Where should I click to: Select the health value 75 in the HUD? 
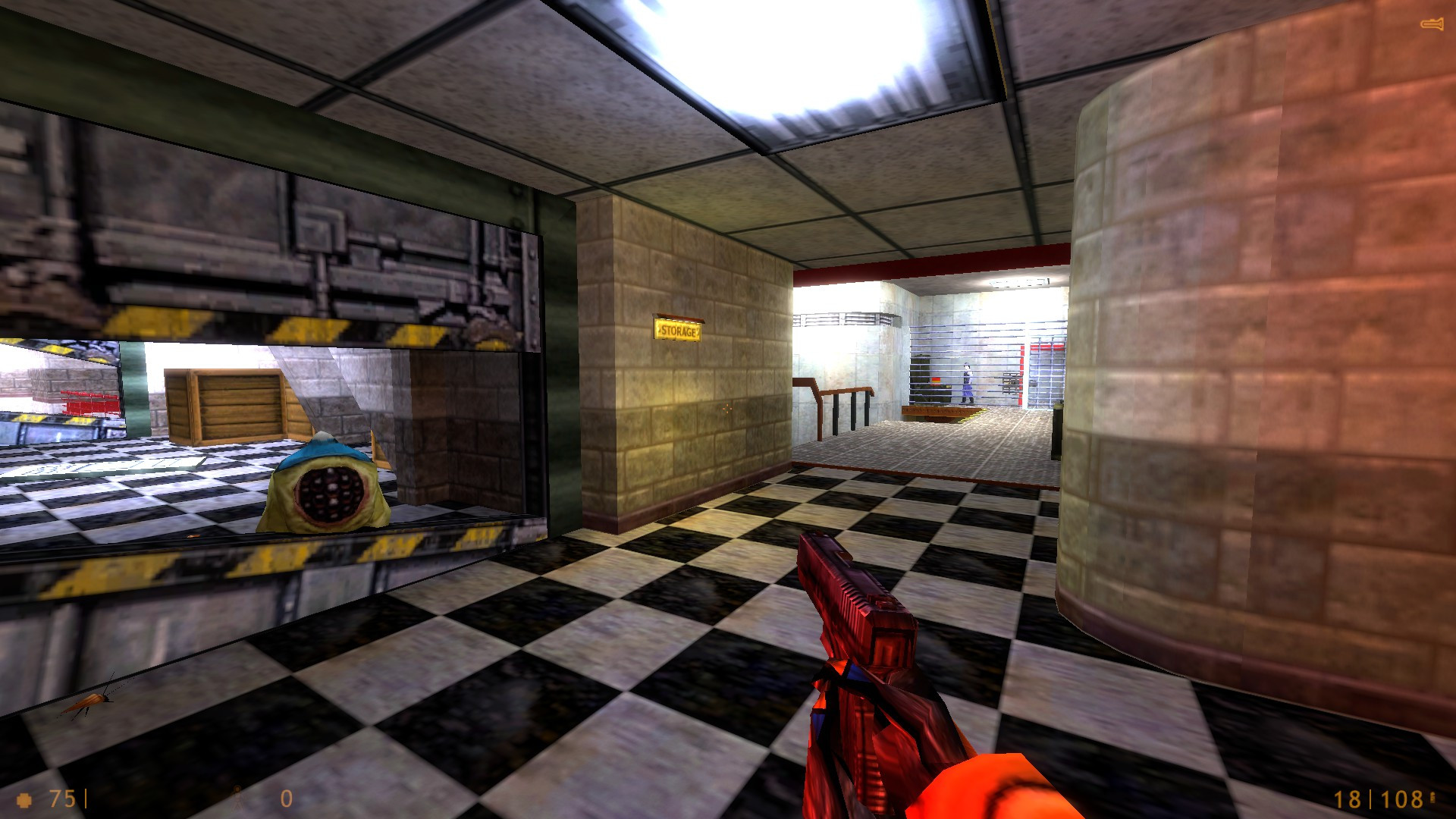pyautogui.click(x=62, y=799)
